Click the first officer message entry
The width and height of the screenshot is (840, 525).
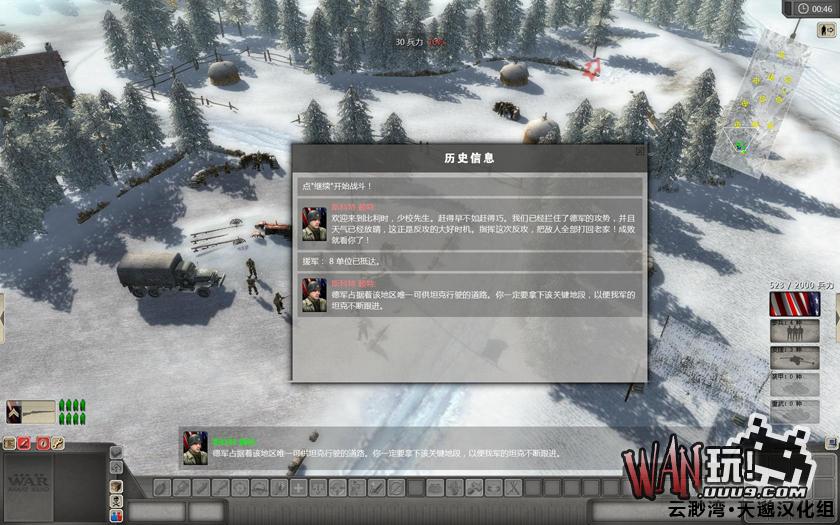[470, 225]
